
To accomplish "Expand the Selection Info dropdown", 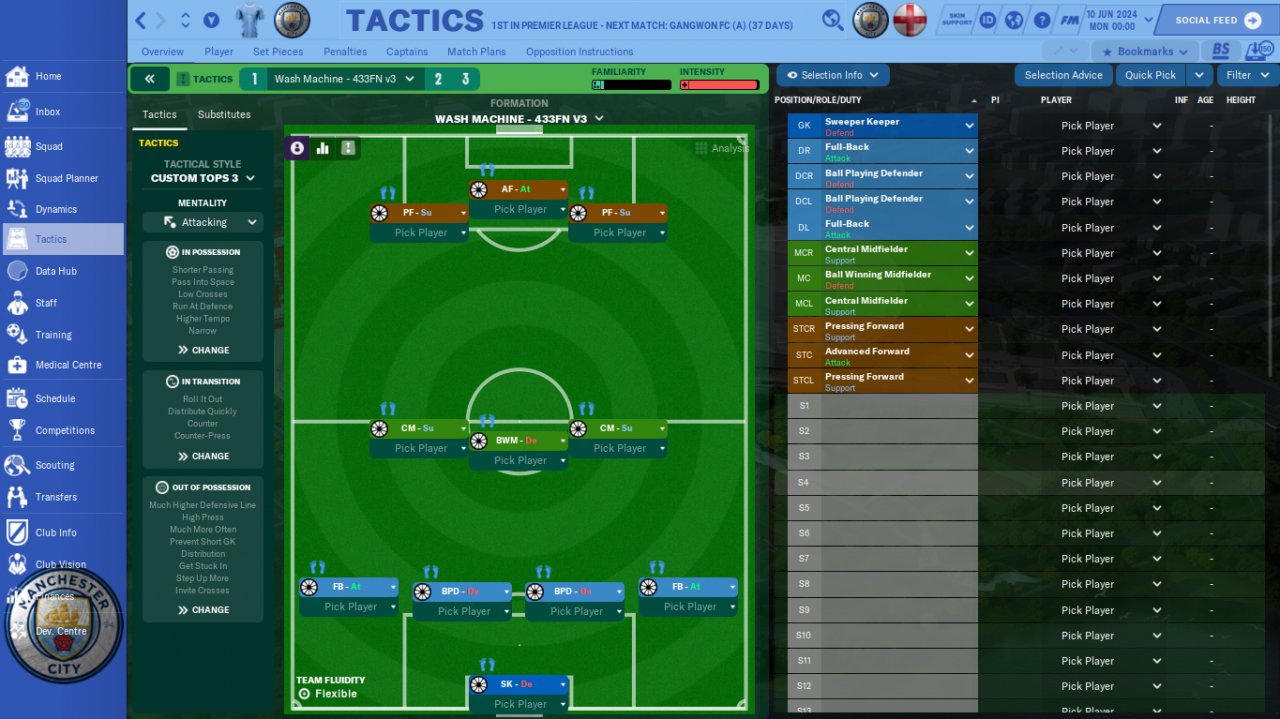I will pos(832,75).
